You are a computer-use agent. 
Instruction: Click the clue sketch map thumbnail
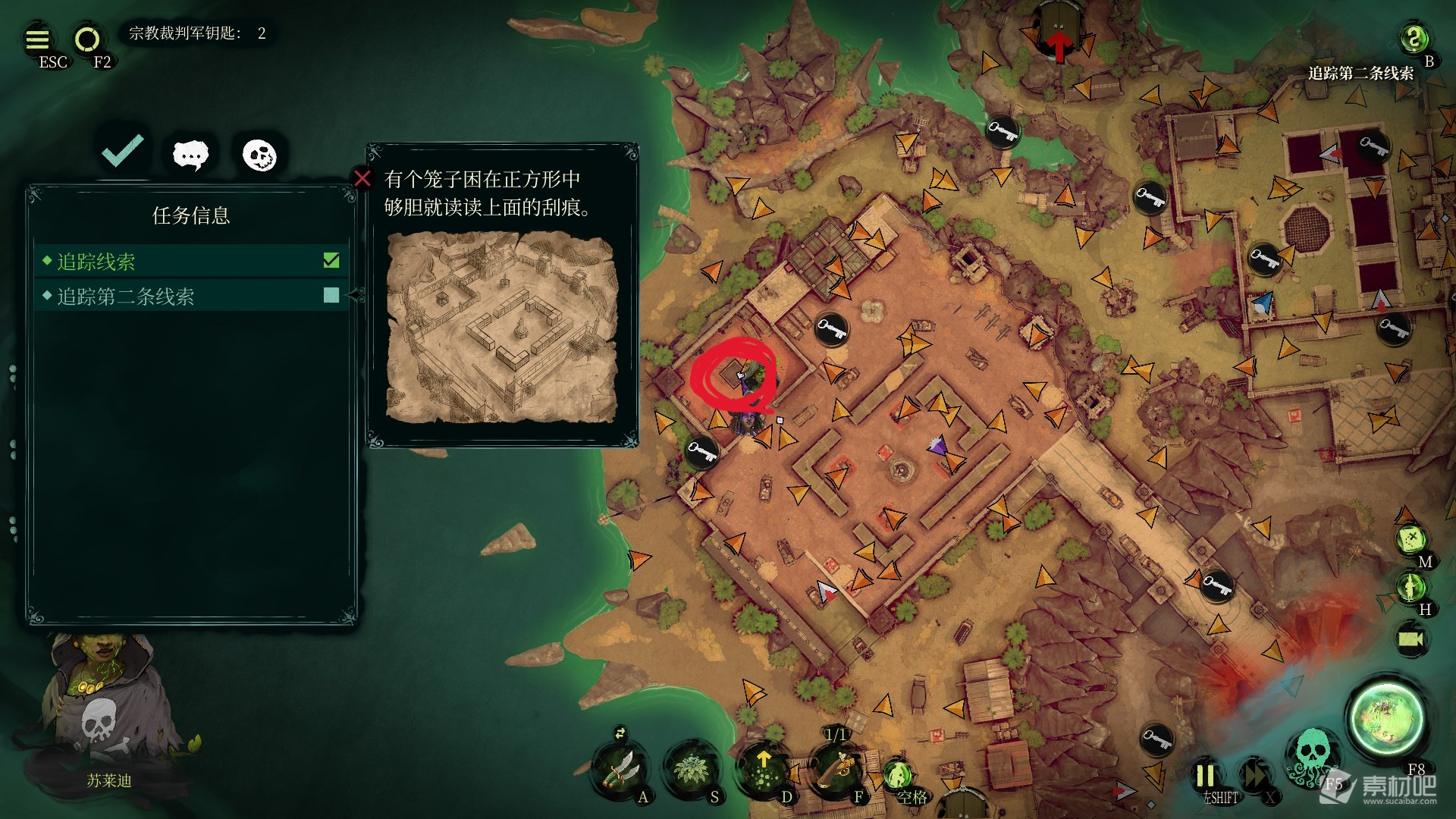point(502,328)
